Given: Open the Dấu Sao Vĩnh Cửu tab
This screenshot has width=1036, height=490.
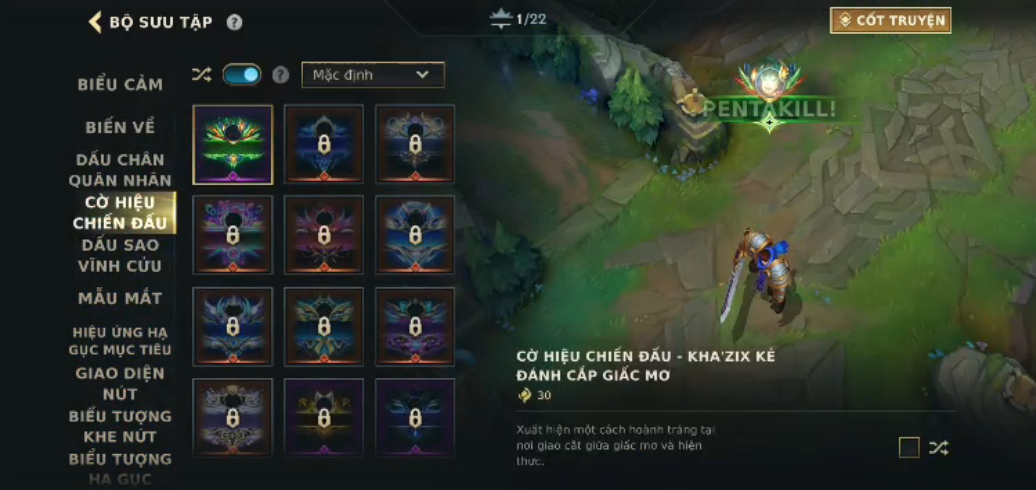Looking at the screenshot, I should pyautogui.click(x=120, y=255).
